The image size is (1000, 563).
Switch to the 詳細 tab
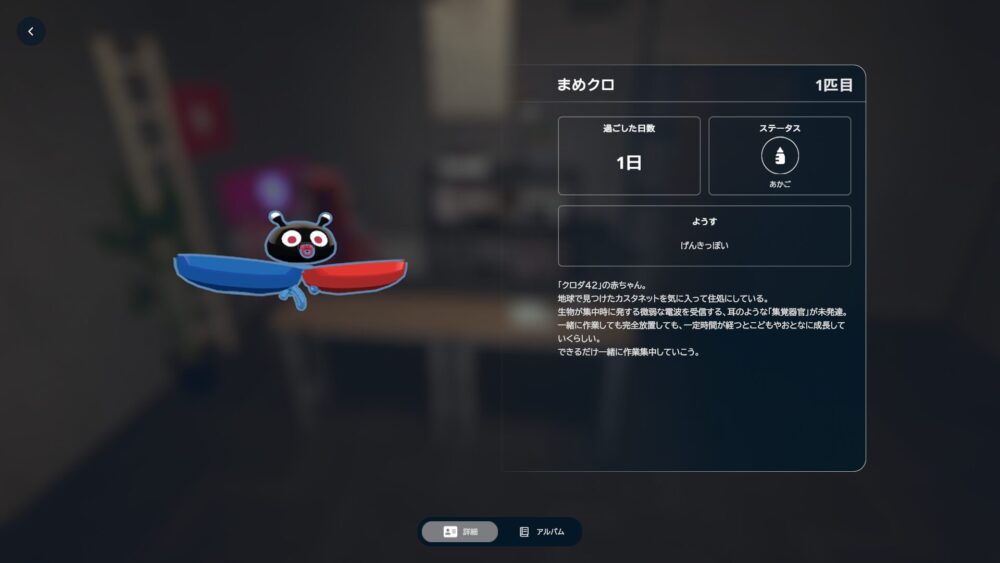[460, 532]
